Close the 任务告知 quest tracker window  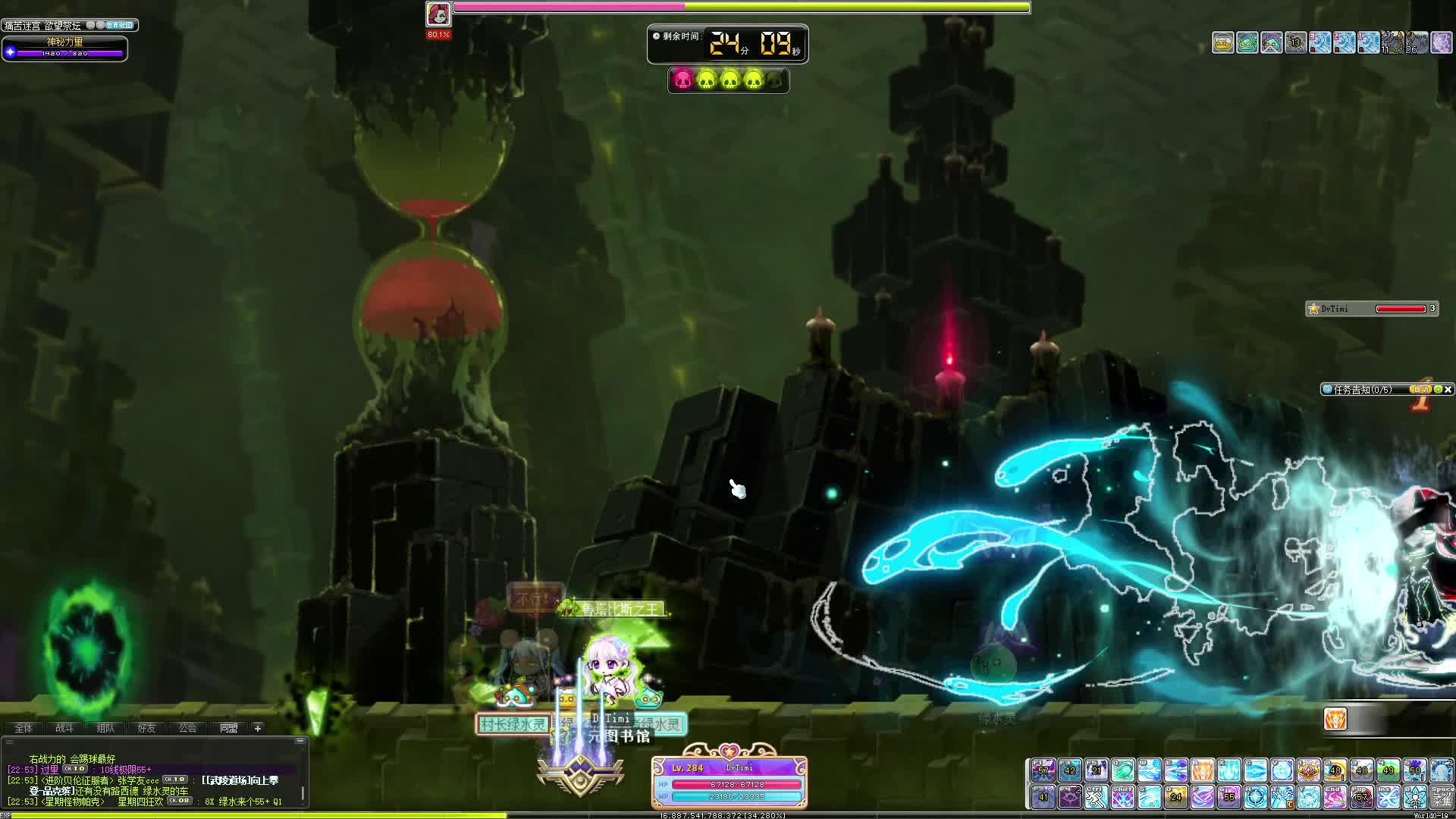click(1448, 390)
